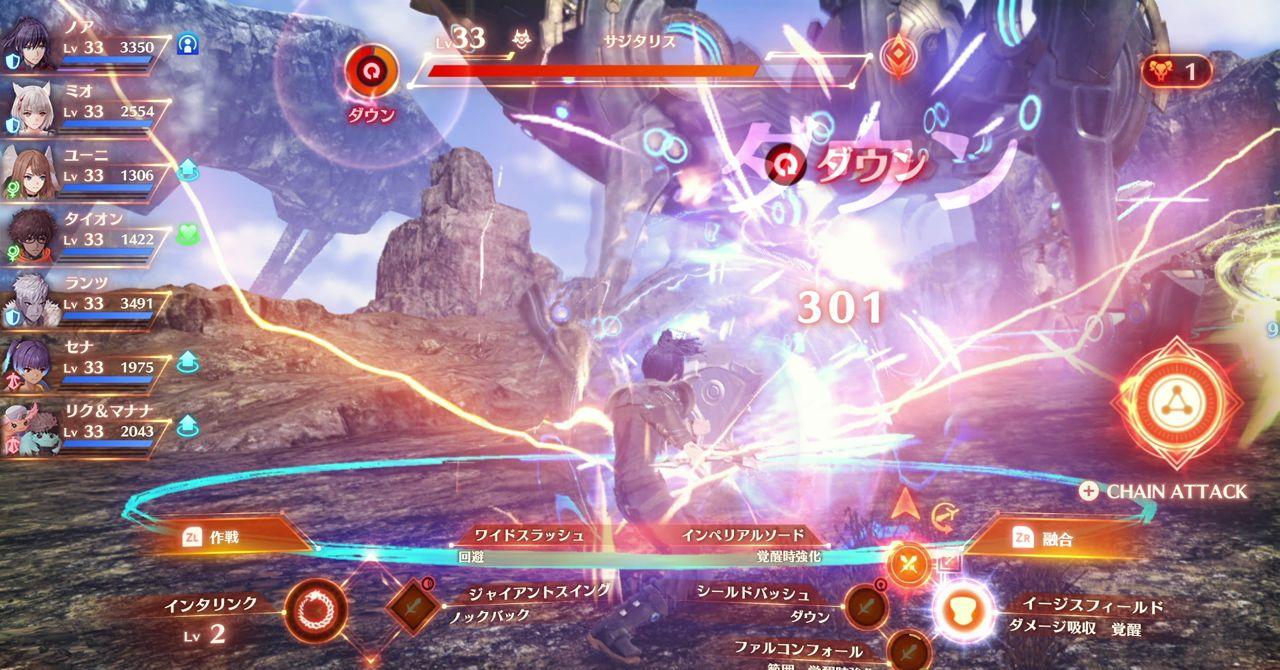Open the 作戦 tactics panel
Screen dimensions: 1280x670
coord(230,537)
